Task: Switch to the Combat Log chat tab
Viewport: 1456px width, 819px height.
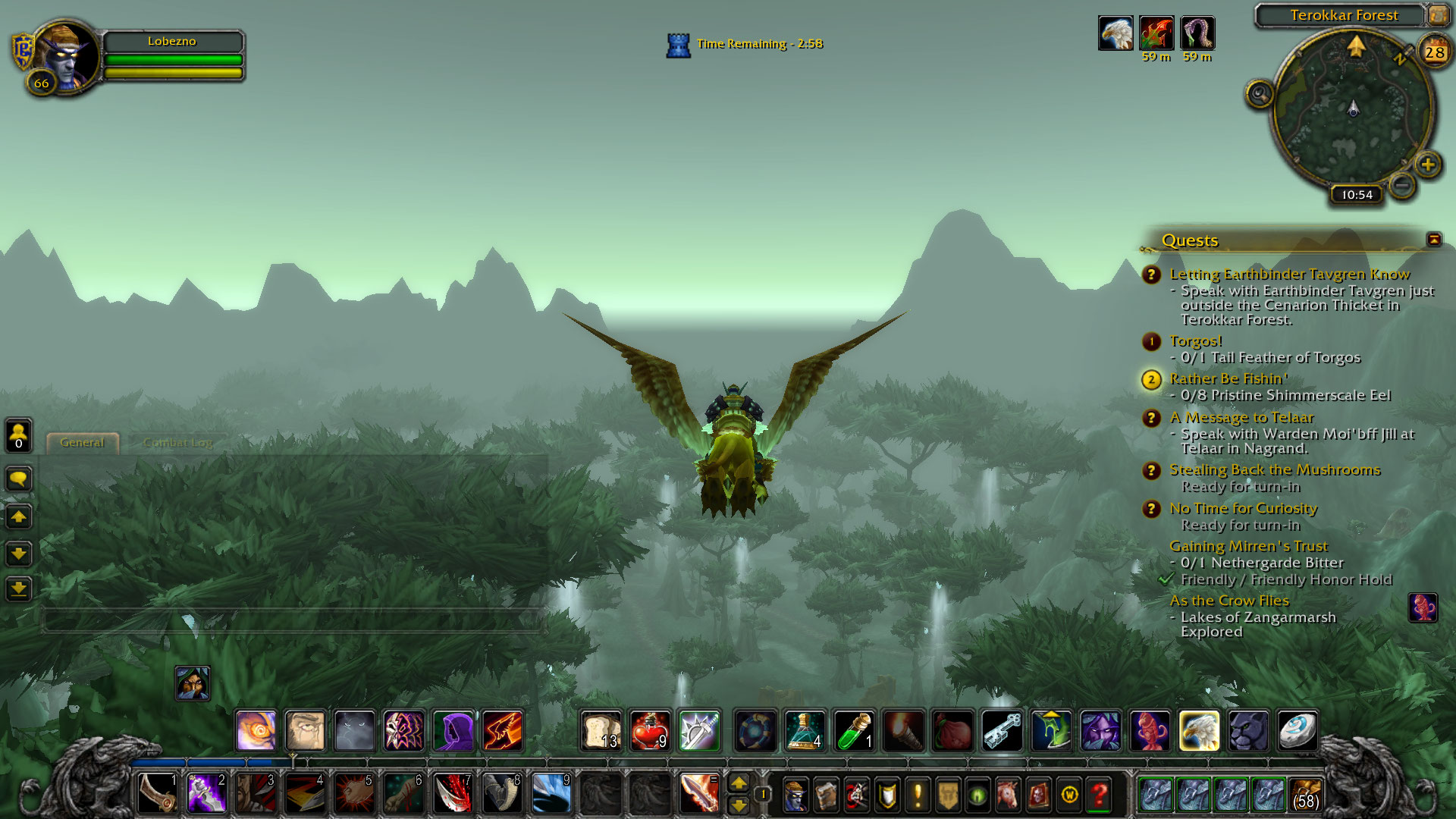Action: [x=177, y=443]
